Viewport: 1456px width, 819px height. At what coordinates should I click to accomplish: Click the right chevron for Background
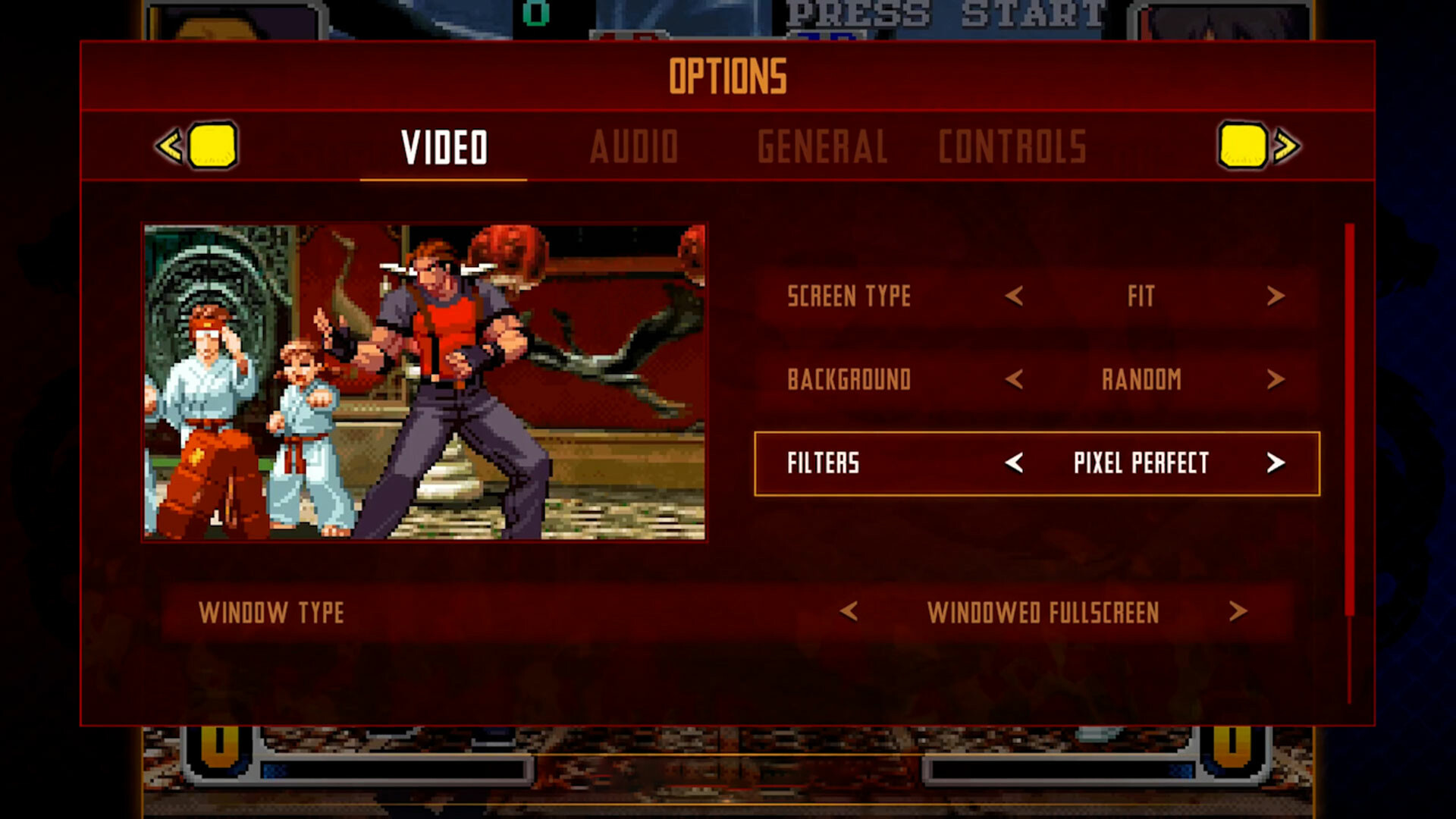(1276, 380)
